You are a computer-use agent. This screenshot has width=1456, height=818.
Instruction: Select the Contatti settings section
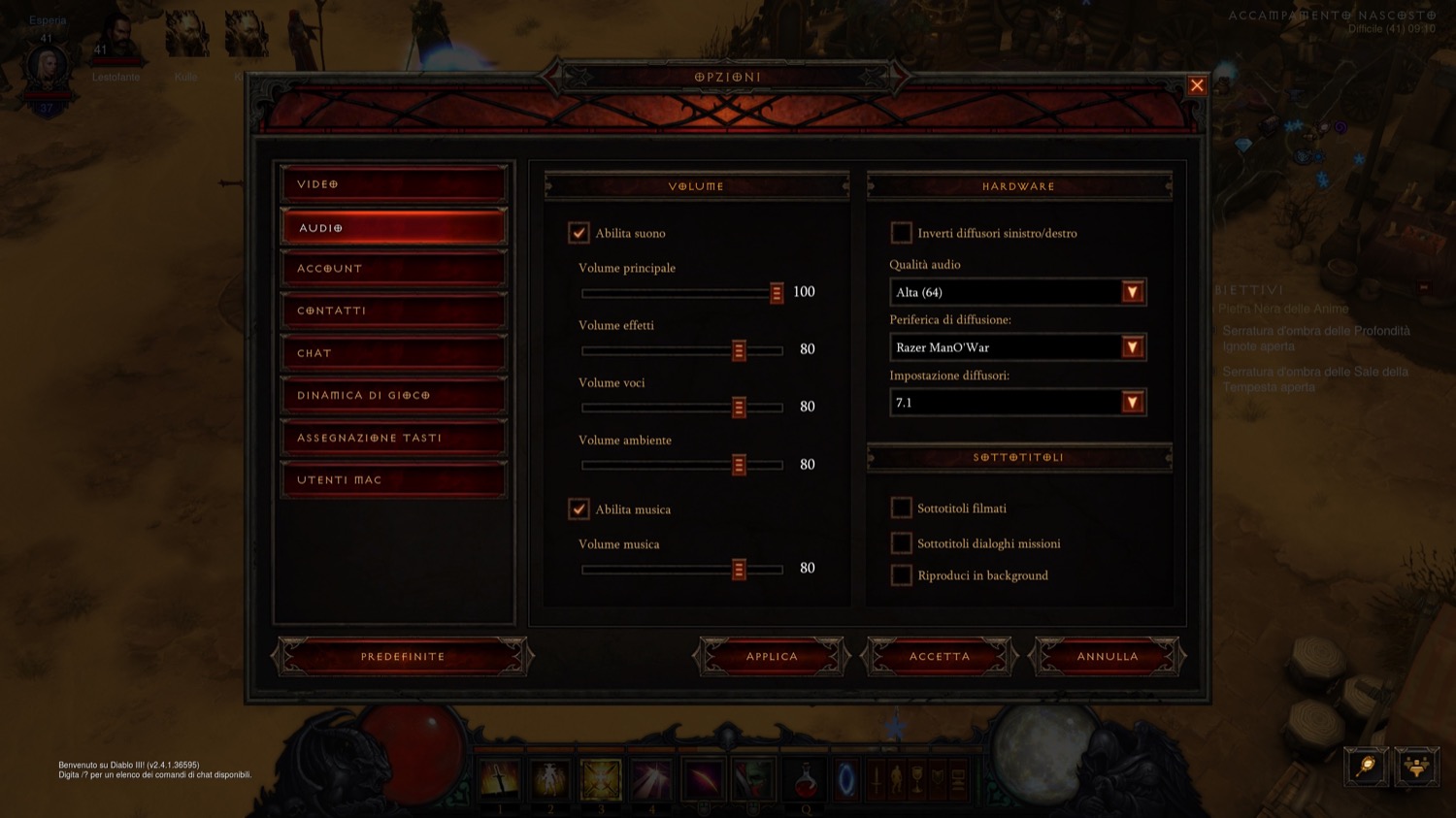click(x=393, y=311)
